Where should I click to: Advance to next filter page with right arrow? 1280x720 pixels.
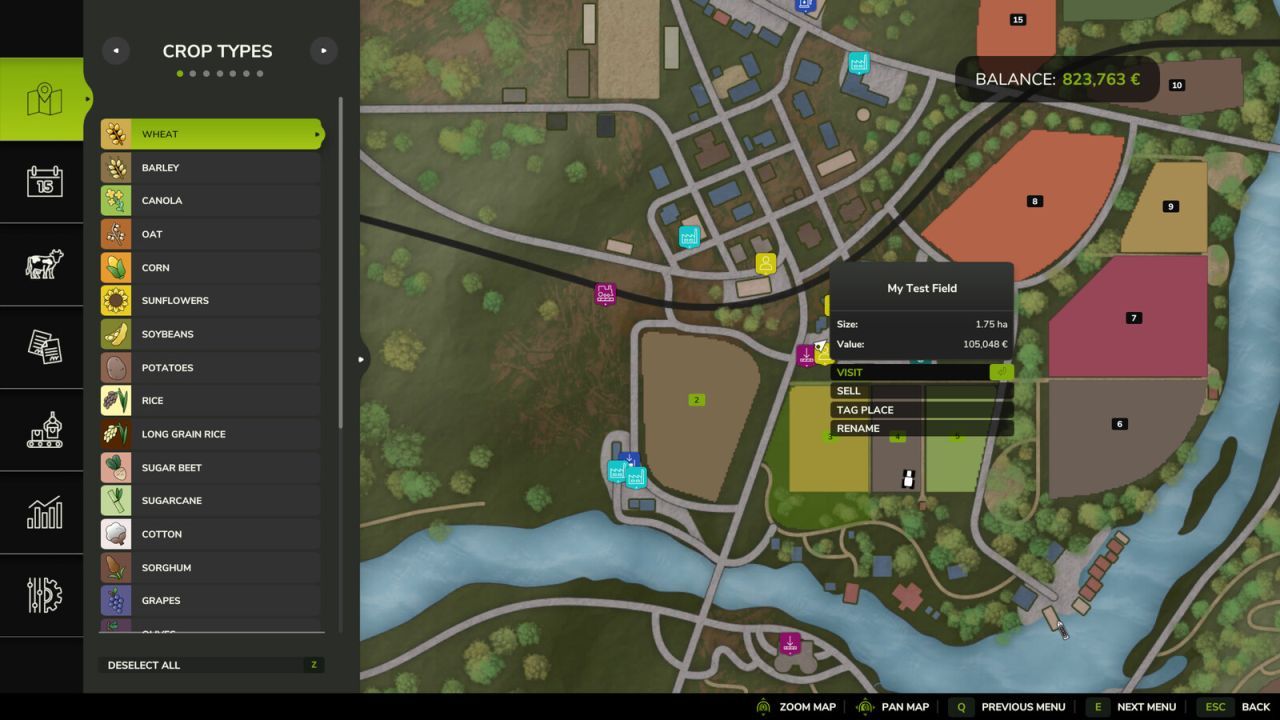click(x=323, y=50)
